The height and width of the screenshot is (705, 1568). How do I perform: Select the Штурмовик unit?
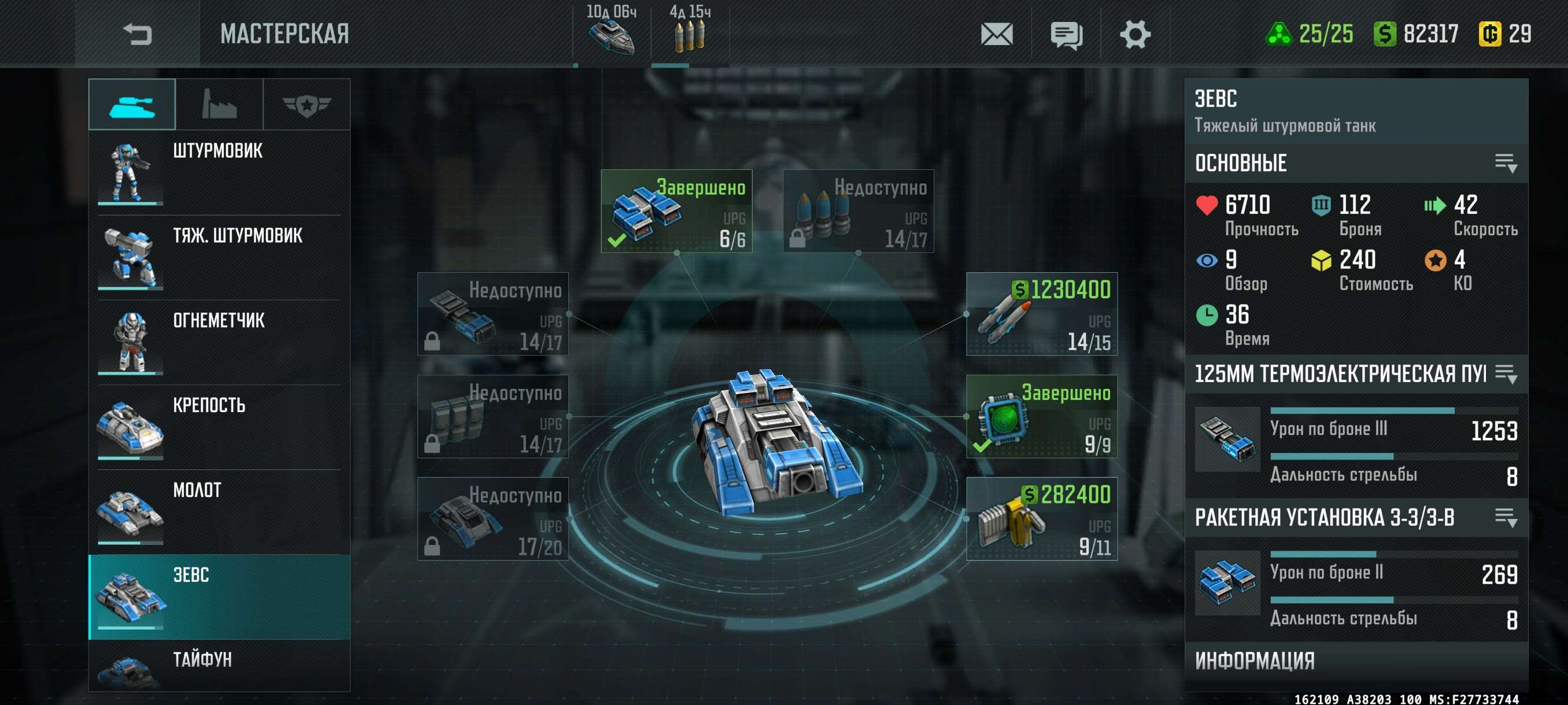(x=219, y=172)
